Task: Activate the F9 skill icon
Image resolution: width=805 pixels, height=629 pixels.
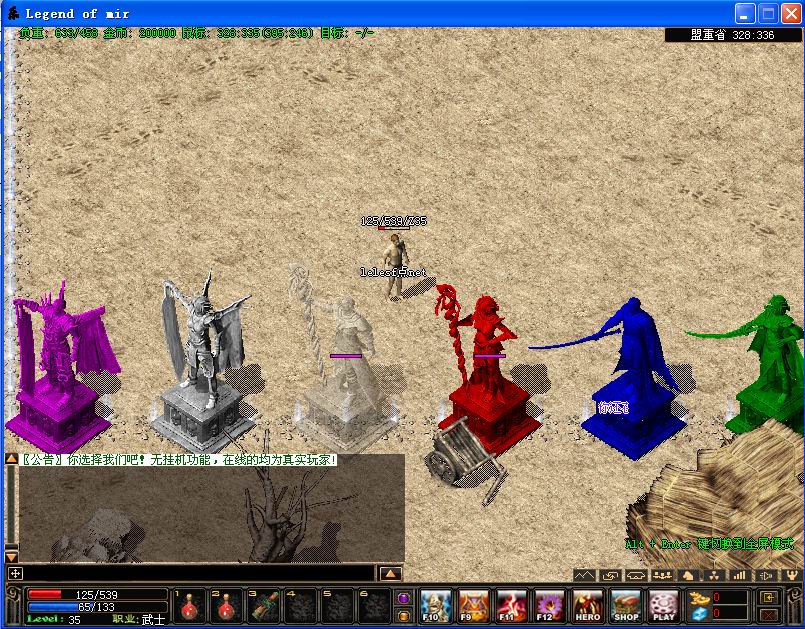Action: click(x=472, y=605)
